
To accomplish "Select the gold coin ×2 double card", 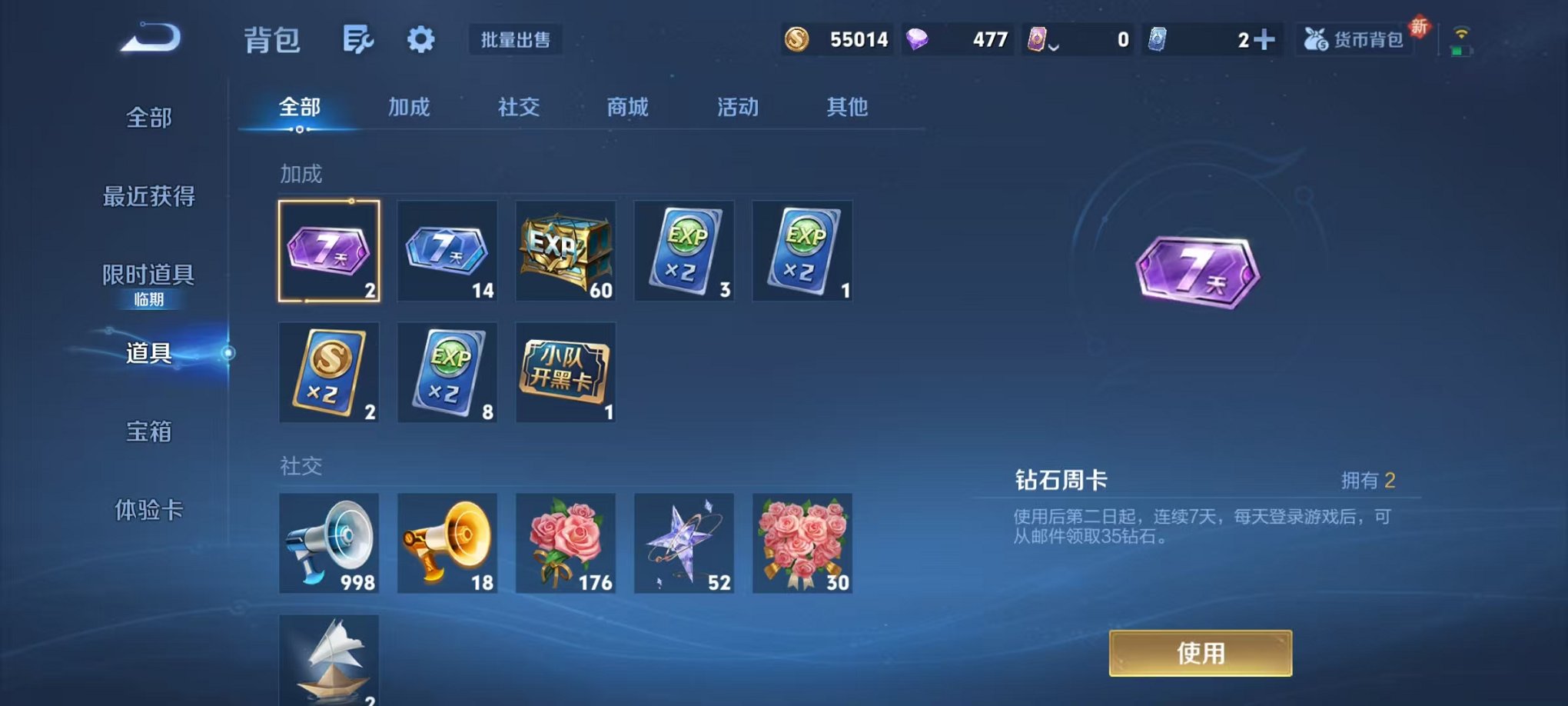I will [329, 371].
